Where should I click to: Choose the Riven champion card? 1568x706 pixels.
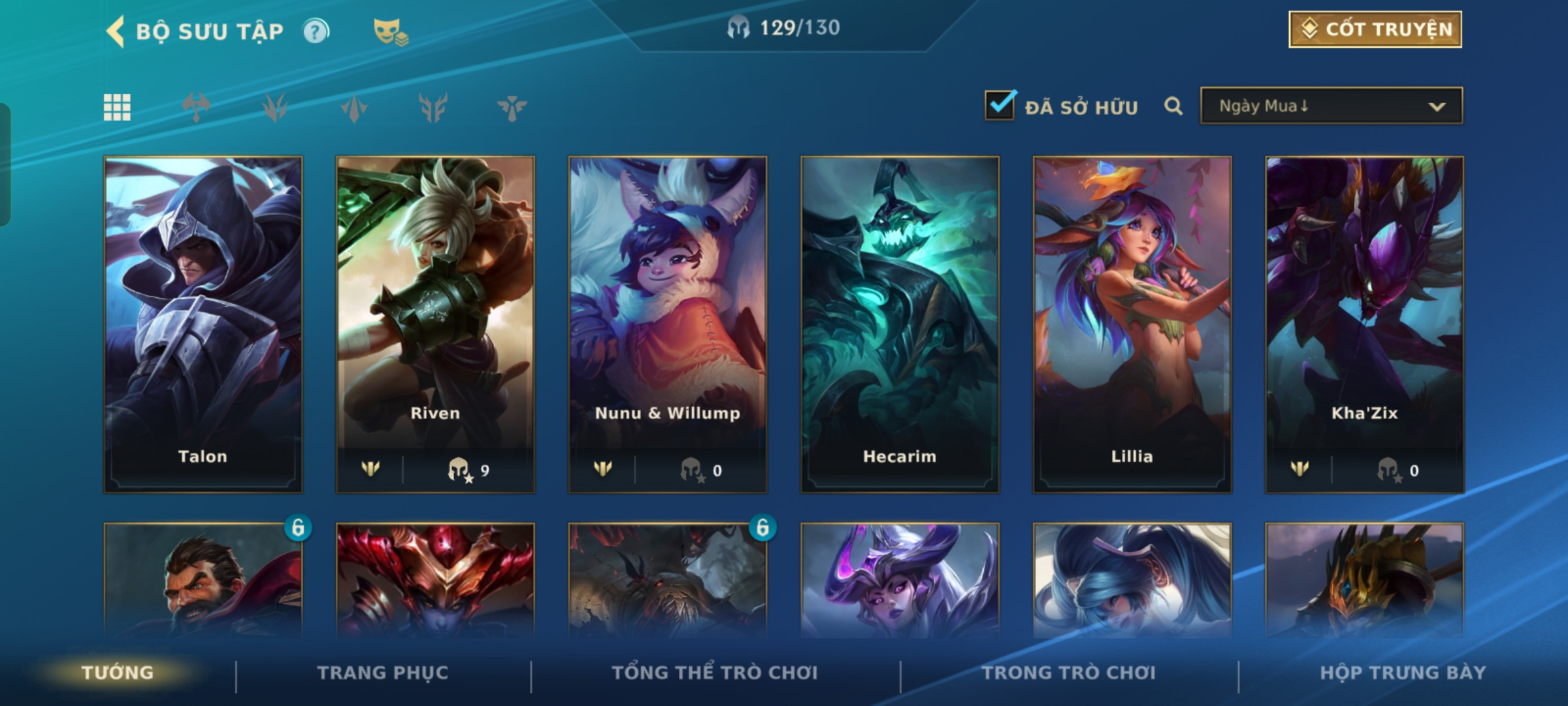click(435, 324)
